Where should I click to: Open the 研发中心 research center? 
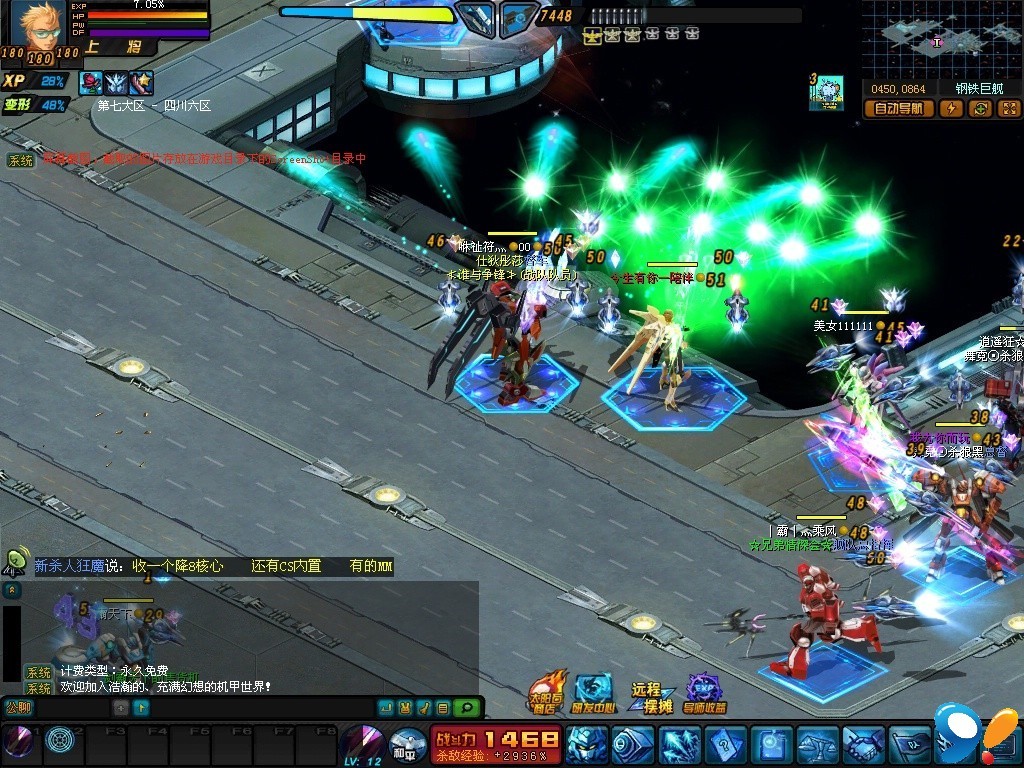pyautogui.click(x=593, y=692)
